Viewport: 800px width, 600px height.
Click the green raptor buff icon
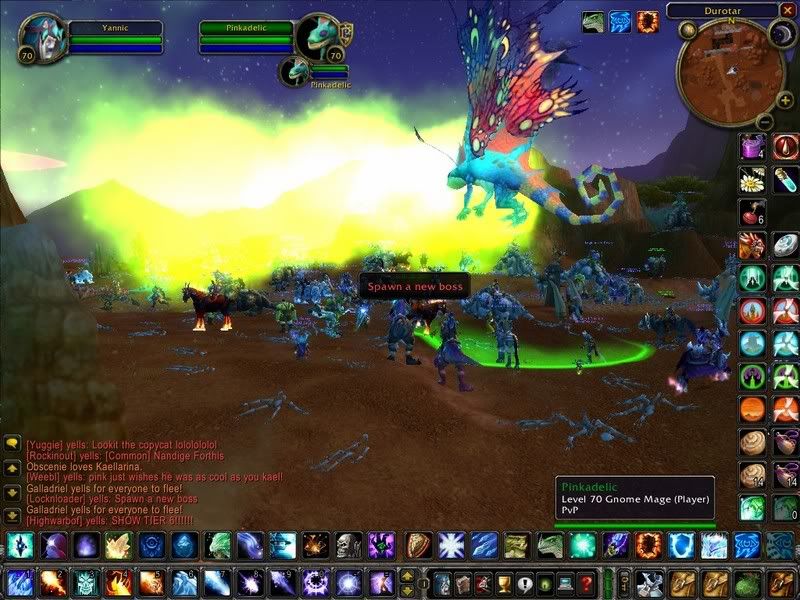click(x=592, y=21)
